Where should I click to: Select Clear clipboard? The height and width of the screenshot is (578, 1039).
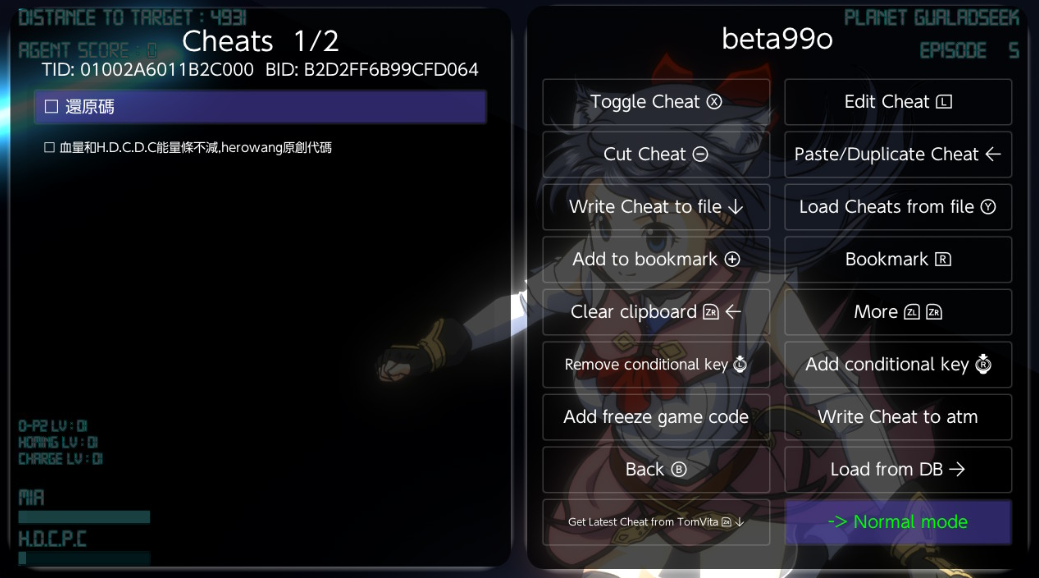656,312
